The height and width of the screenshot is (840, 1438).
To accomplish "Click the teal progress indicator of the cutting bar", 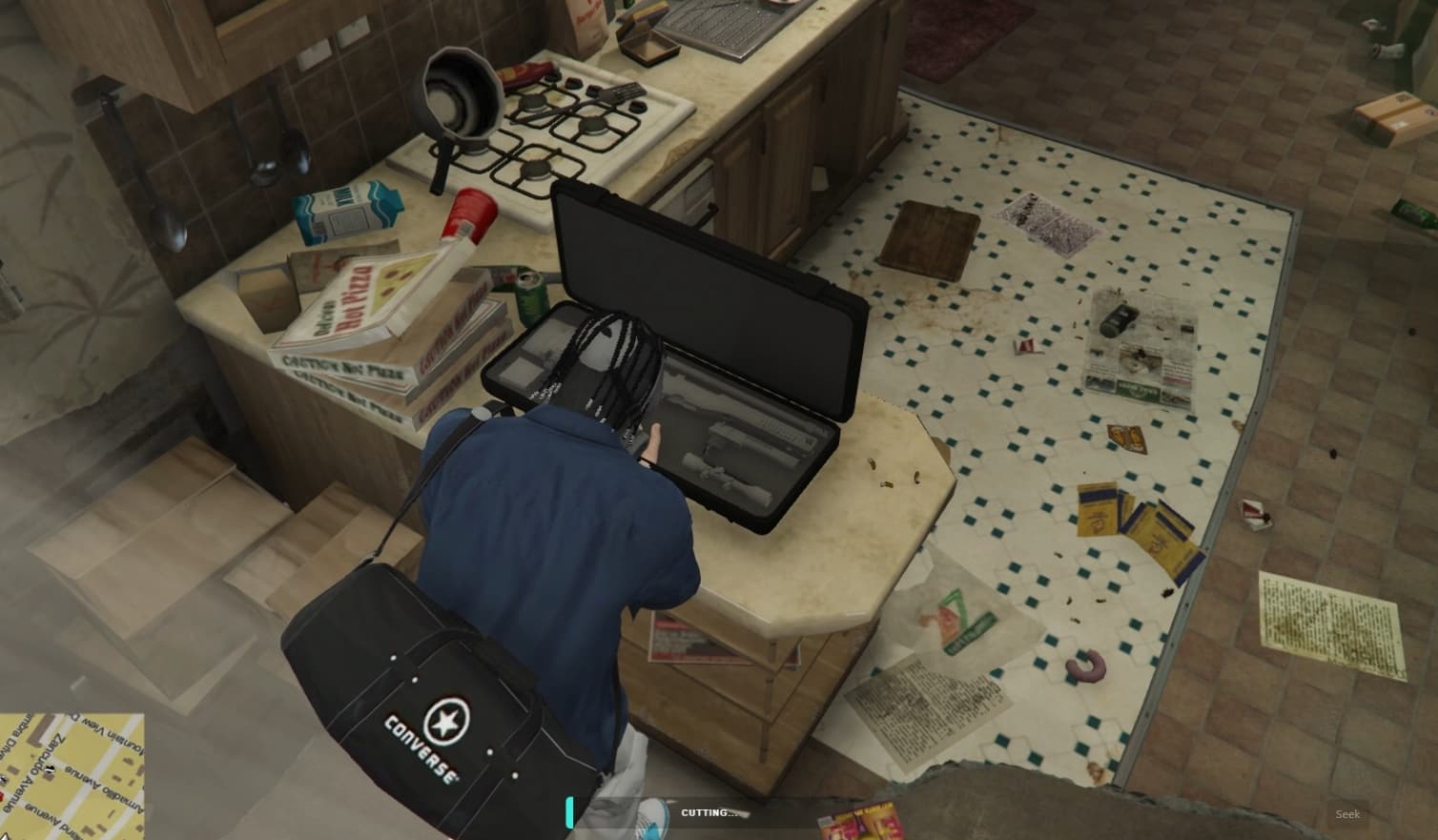I will pyautogui.click(x=570, y=812).
